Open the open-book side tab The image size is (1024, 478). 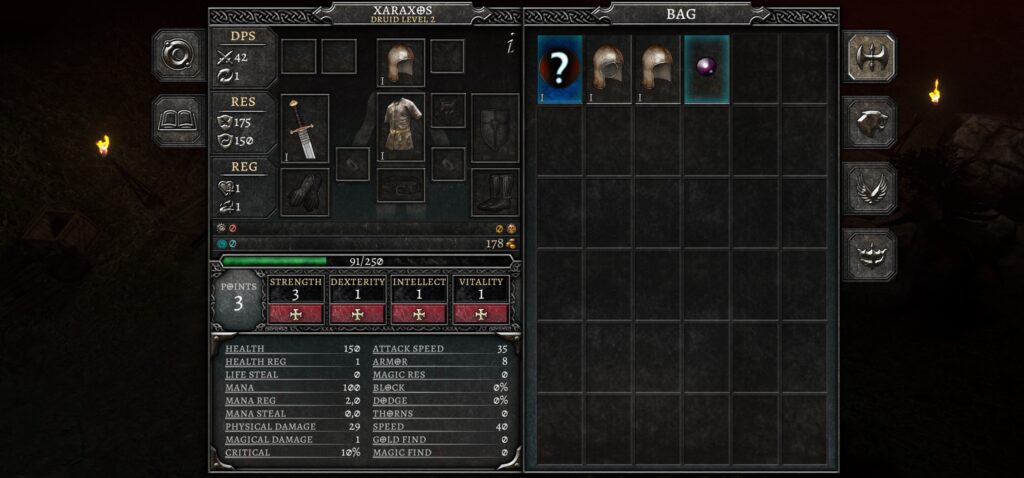pos(178,120)
